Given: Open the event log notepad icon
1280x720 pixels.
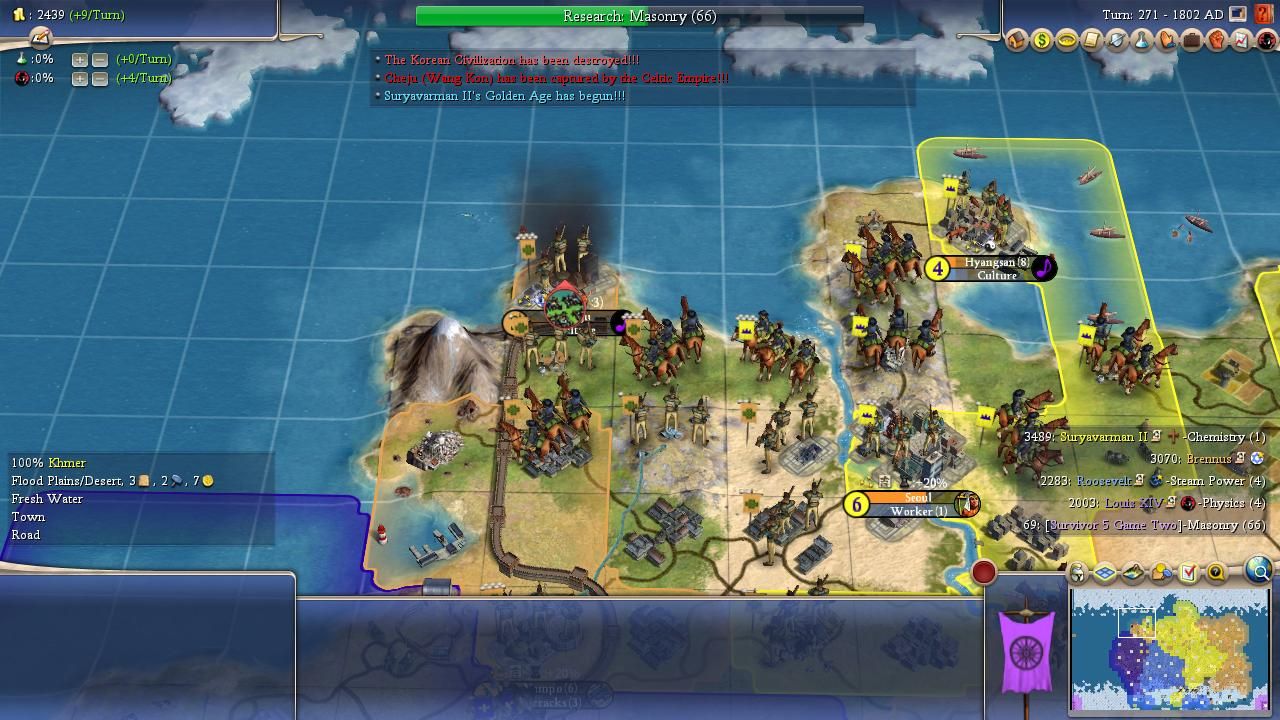Looking at the screenshot, I should 40,38.
